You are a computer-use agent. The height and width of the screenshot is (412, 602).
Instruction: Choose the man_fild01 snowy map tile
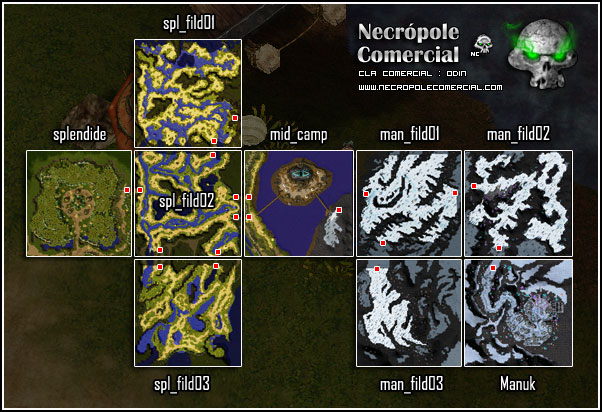409,204
